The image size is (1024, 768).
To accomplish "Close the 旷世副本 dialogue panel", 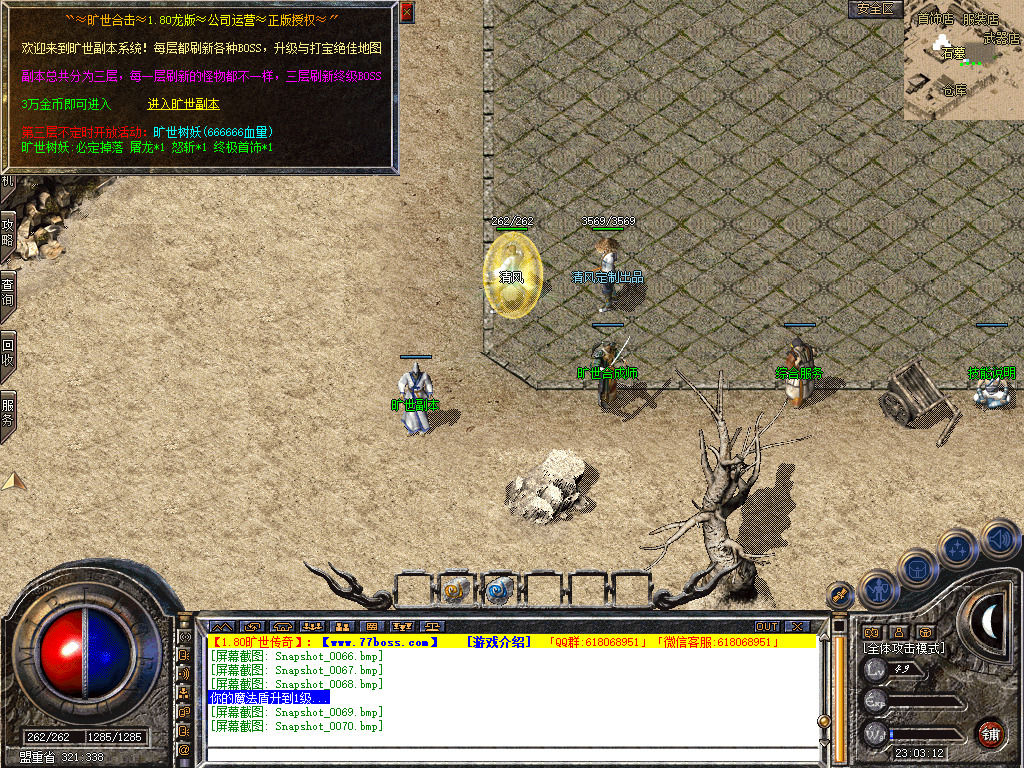I will [406, 13].
